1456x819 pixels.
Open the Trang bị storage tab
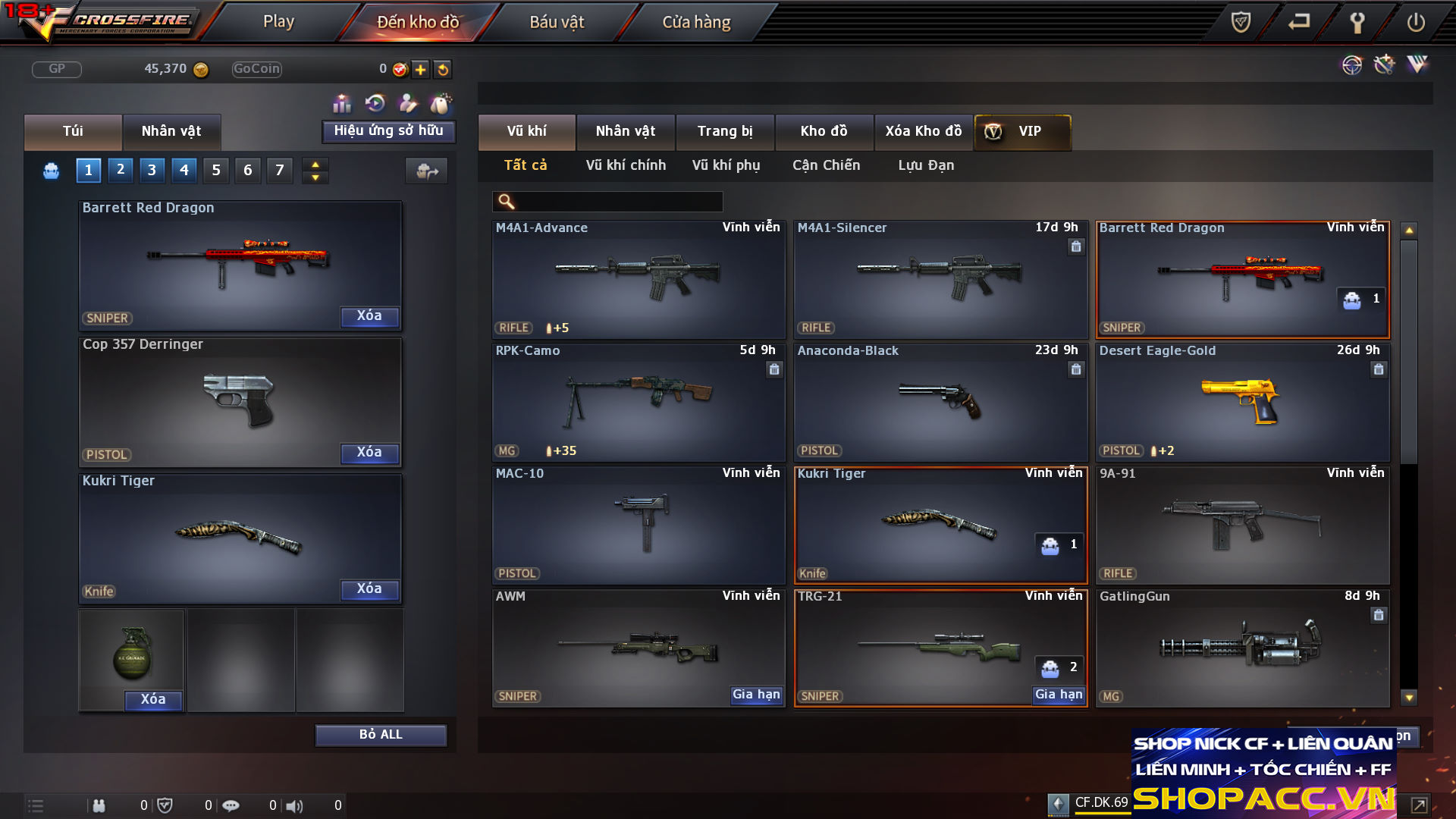pos(725,131)
